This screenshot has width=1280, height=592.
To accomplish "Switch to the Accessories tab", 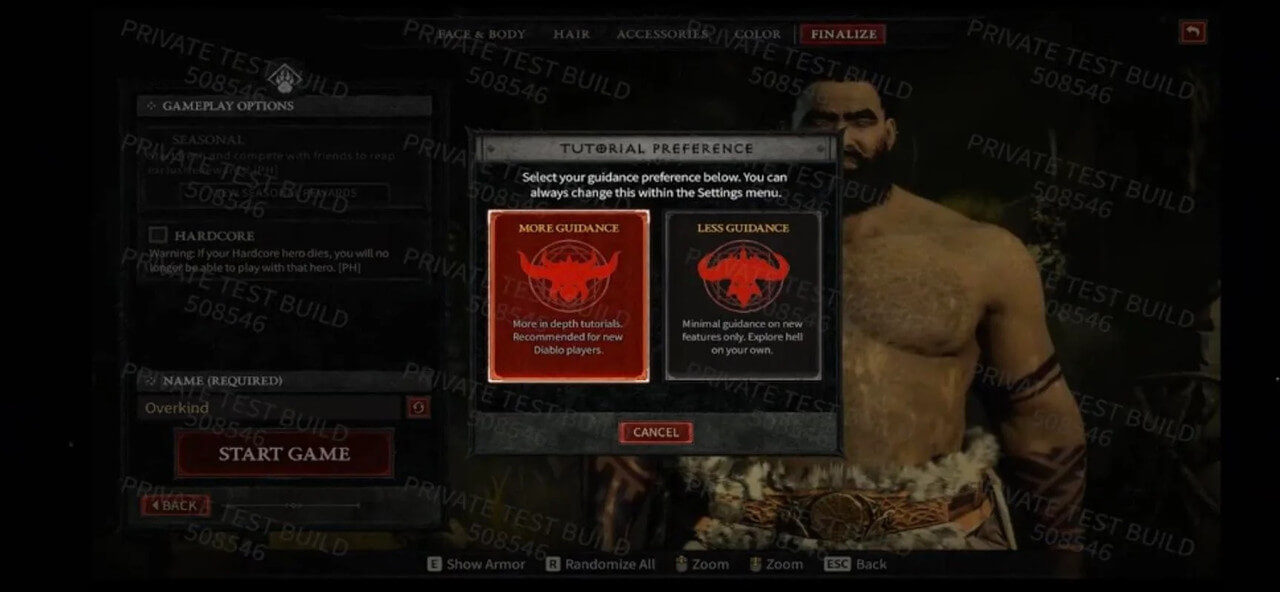I will [x=661, y=34].
